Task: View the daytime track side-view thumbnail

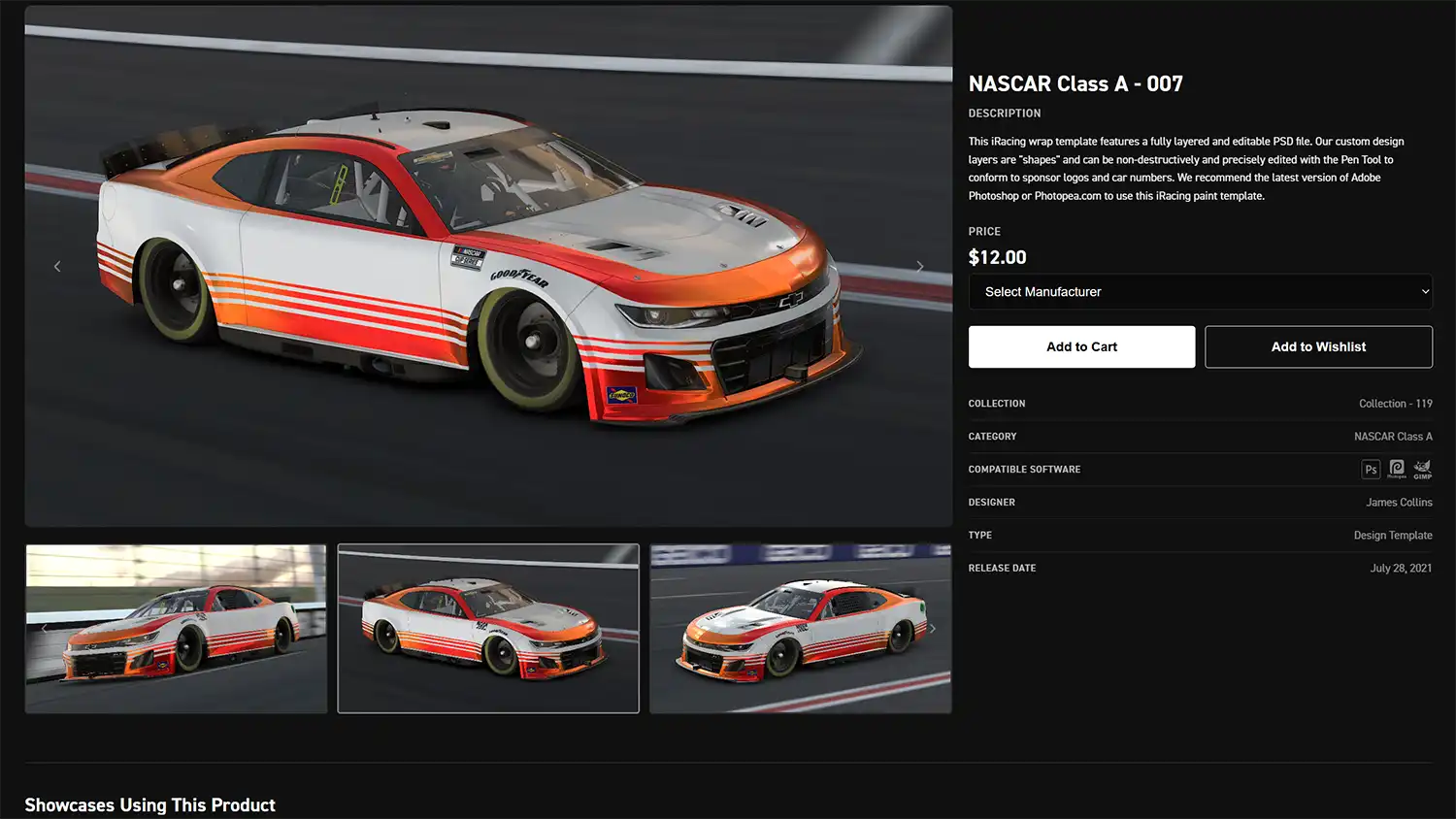Action: [x=176, y=629]
